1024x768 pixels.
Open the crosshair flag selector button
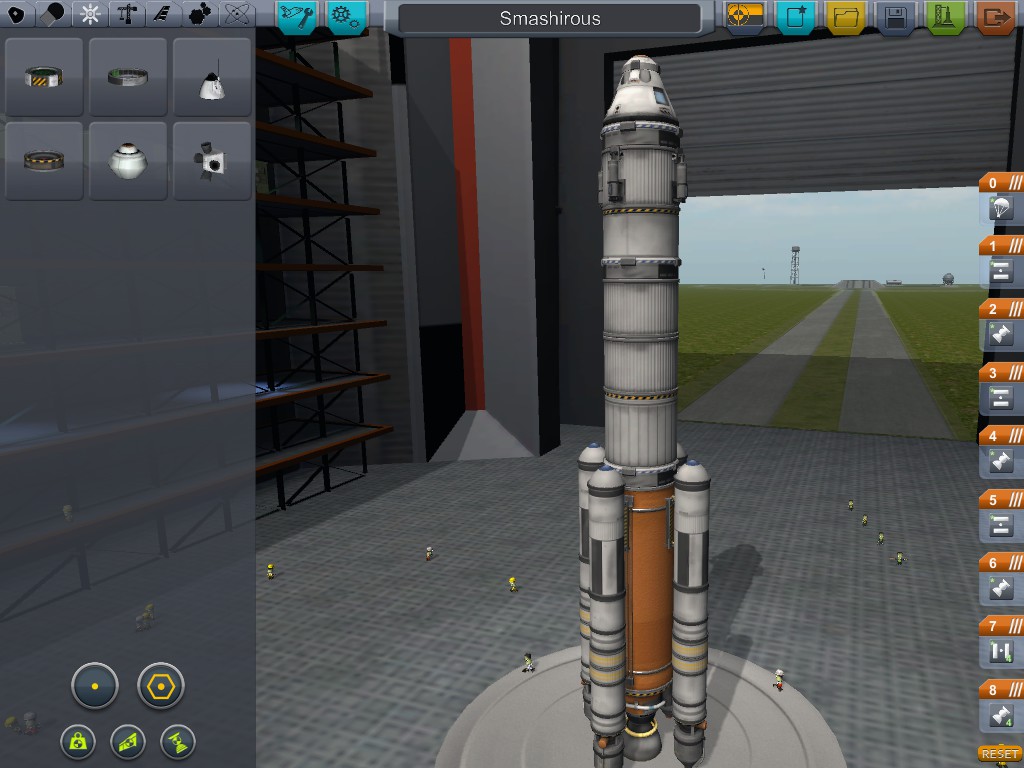(746, 17)
